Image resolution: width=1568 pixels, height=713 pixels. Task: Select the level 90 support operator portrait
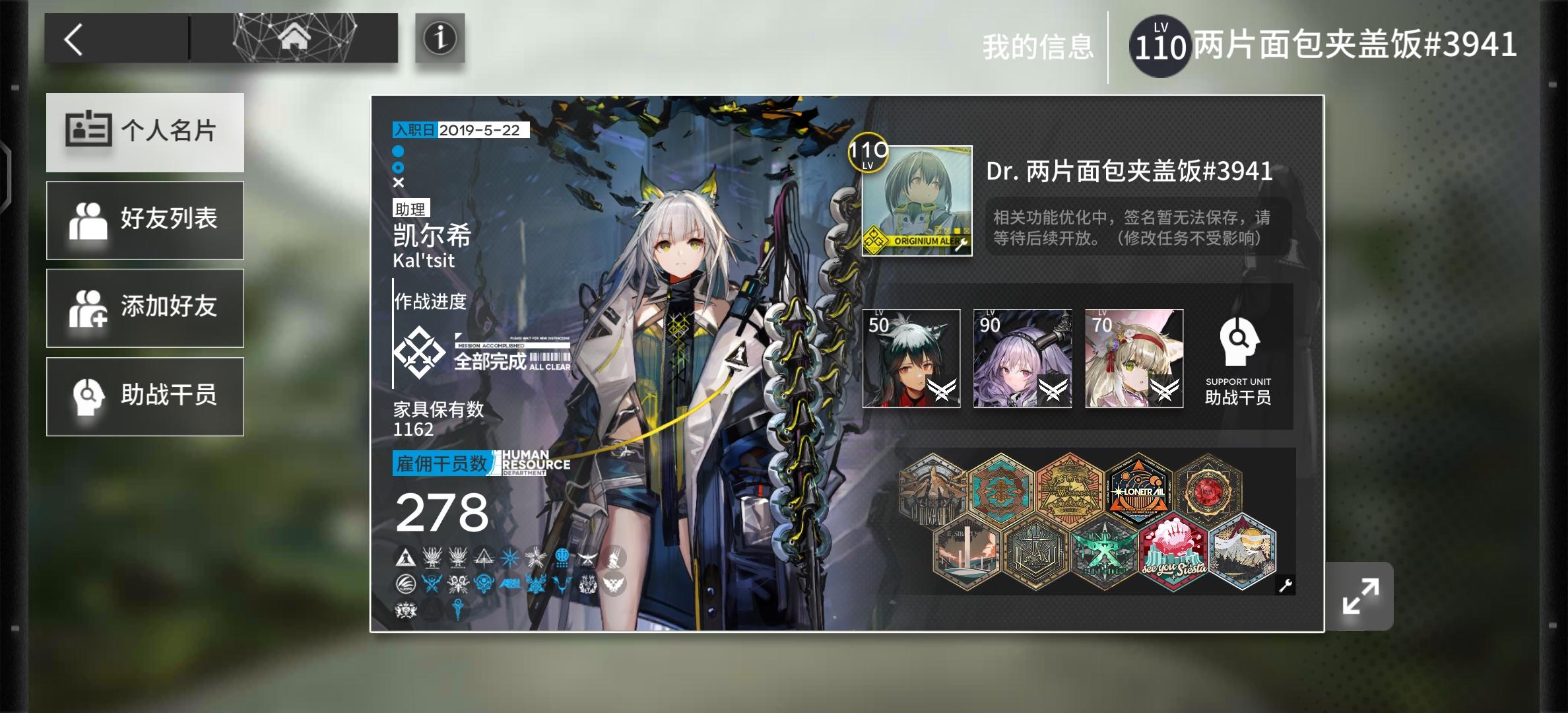(x=1022, y=358)
